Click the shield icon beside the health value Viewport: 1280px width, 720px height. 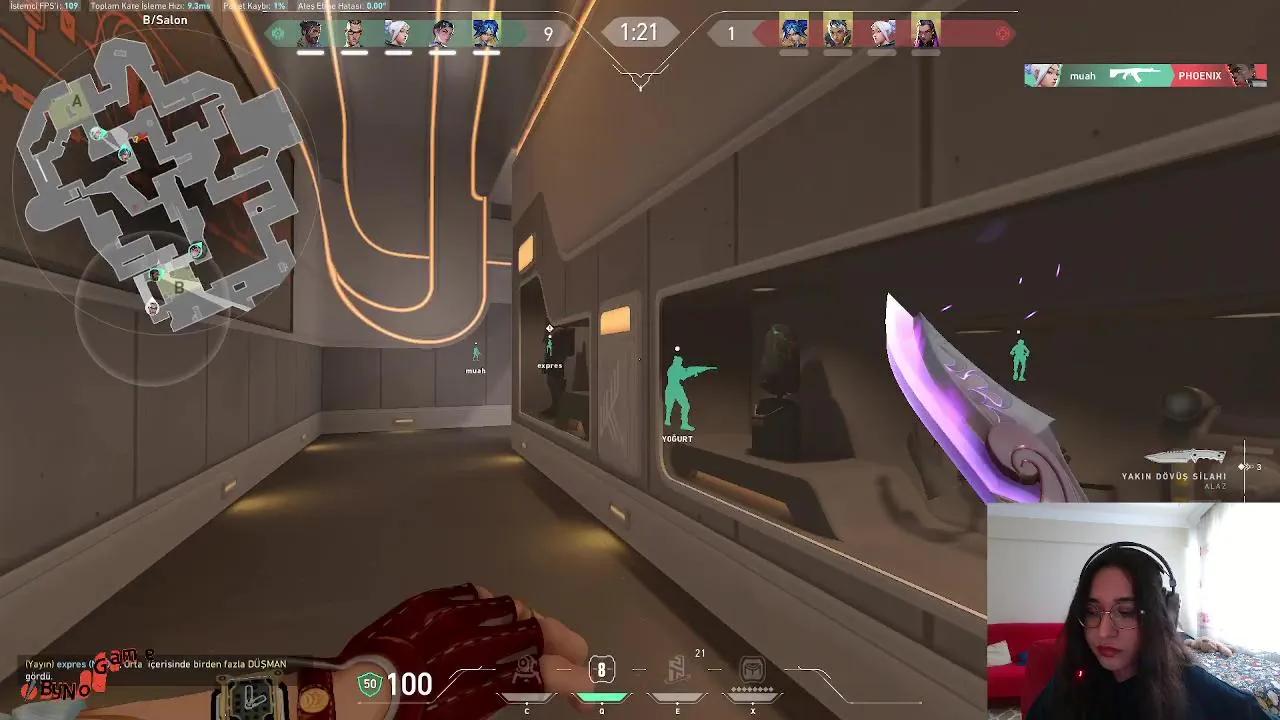click(x=369, y=686)
